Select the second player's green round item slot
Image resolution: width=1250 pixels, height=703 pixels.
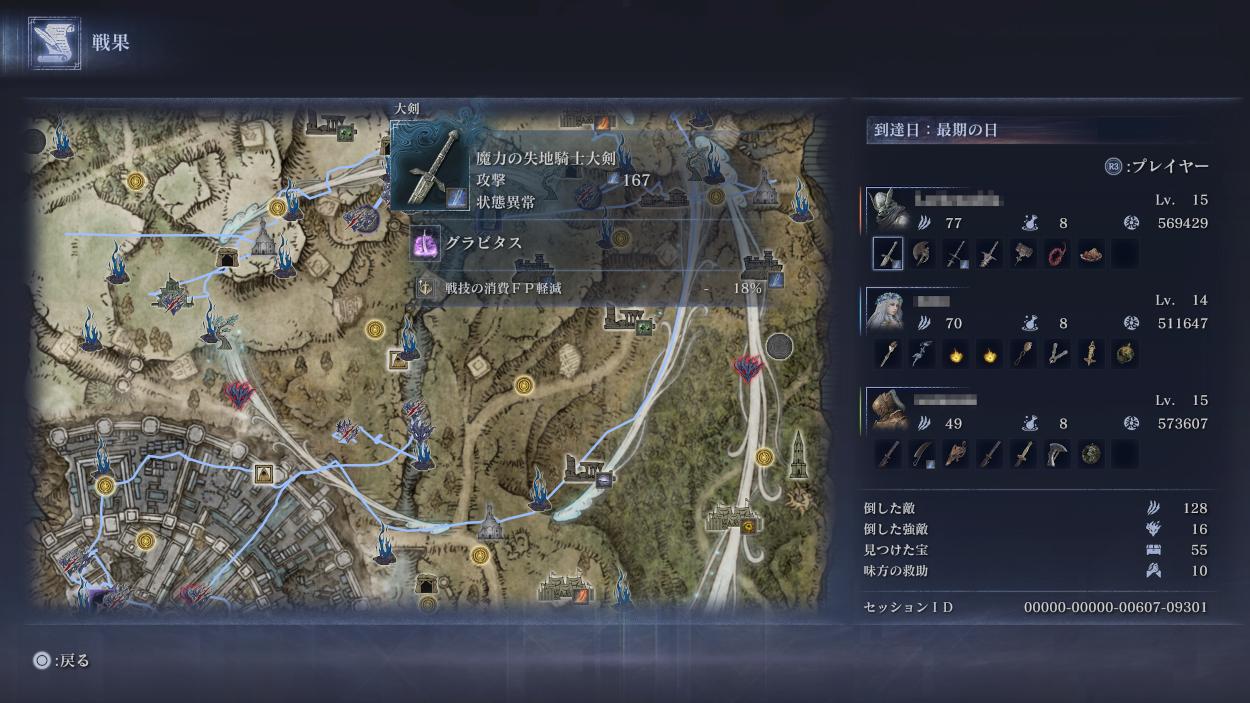tap(1125, 354)
